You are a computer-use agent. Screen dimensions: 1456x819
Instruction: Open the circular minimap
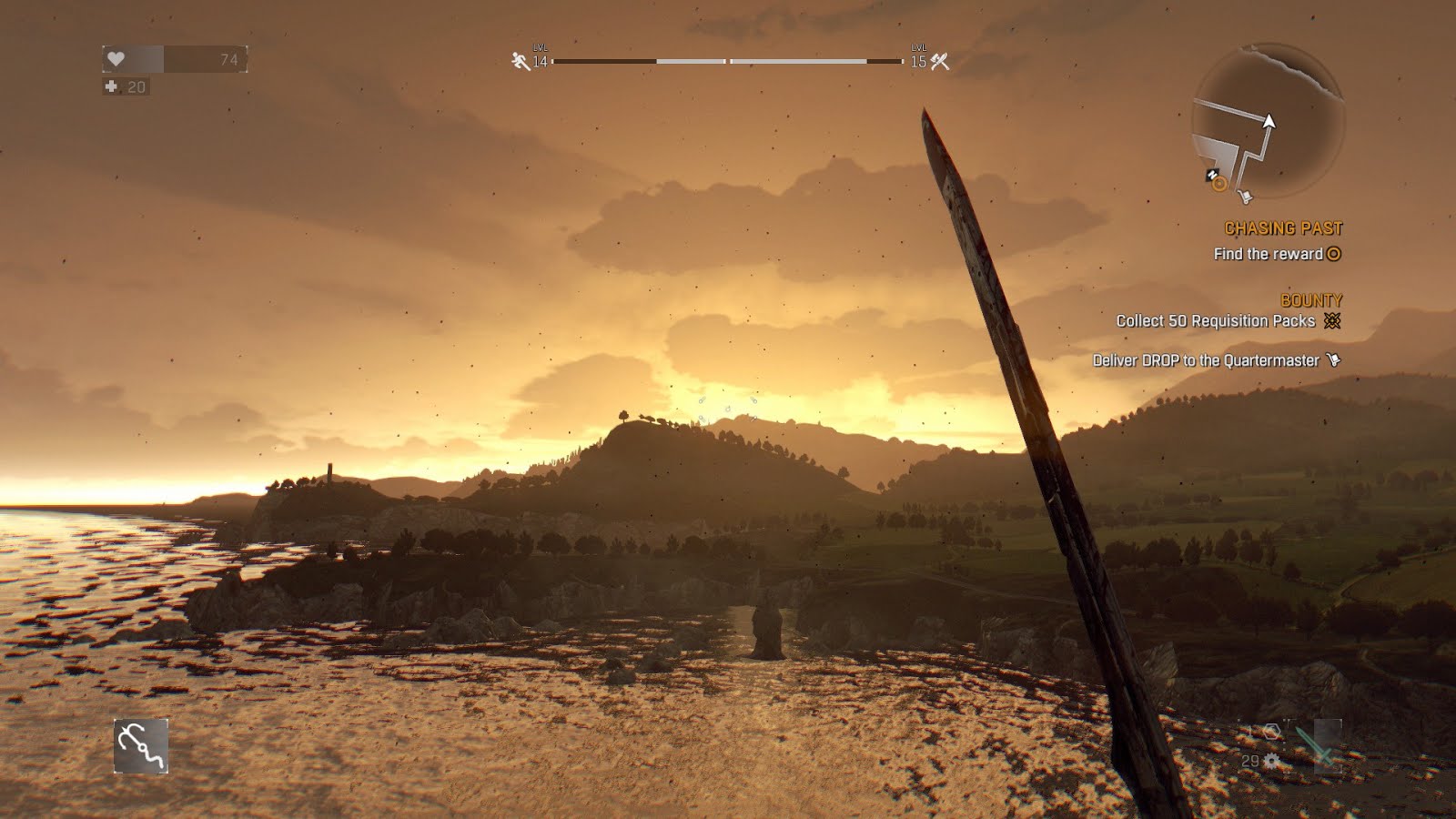tap(1268, 120)
